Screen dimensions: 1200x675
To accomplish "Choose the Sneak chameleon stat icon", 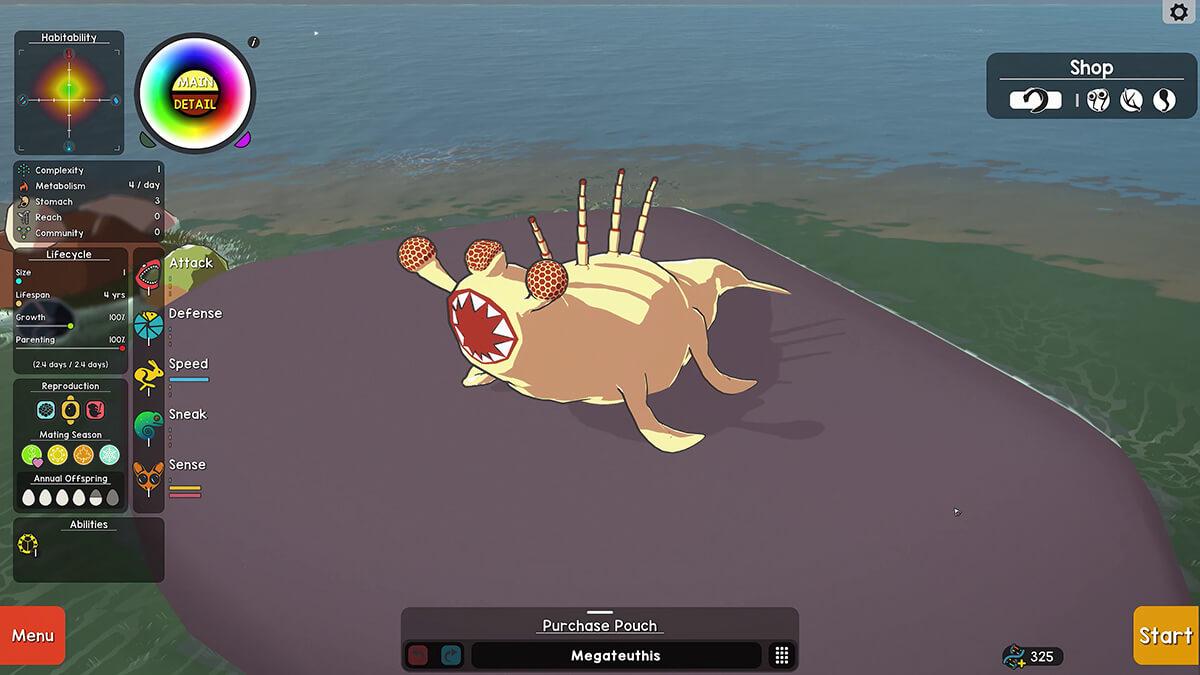I will click(x=148, y=427).
